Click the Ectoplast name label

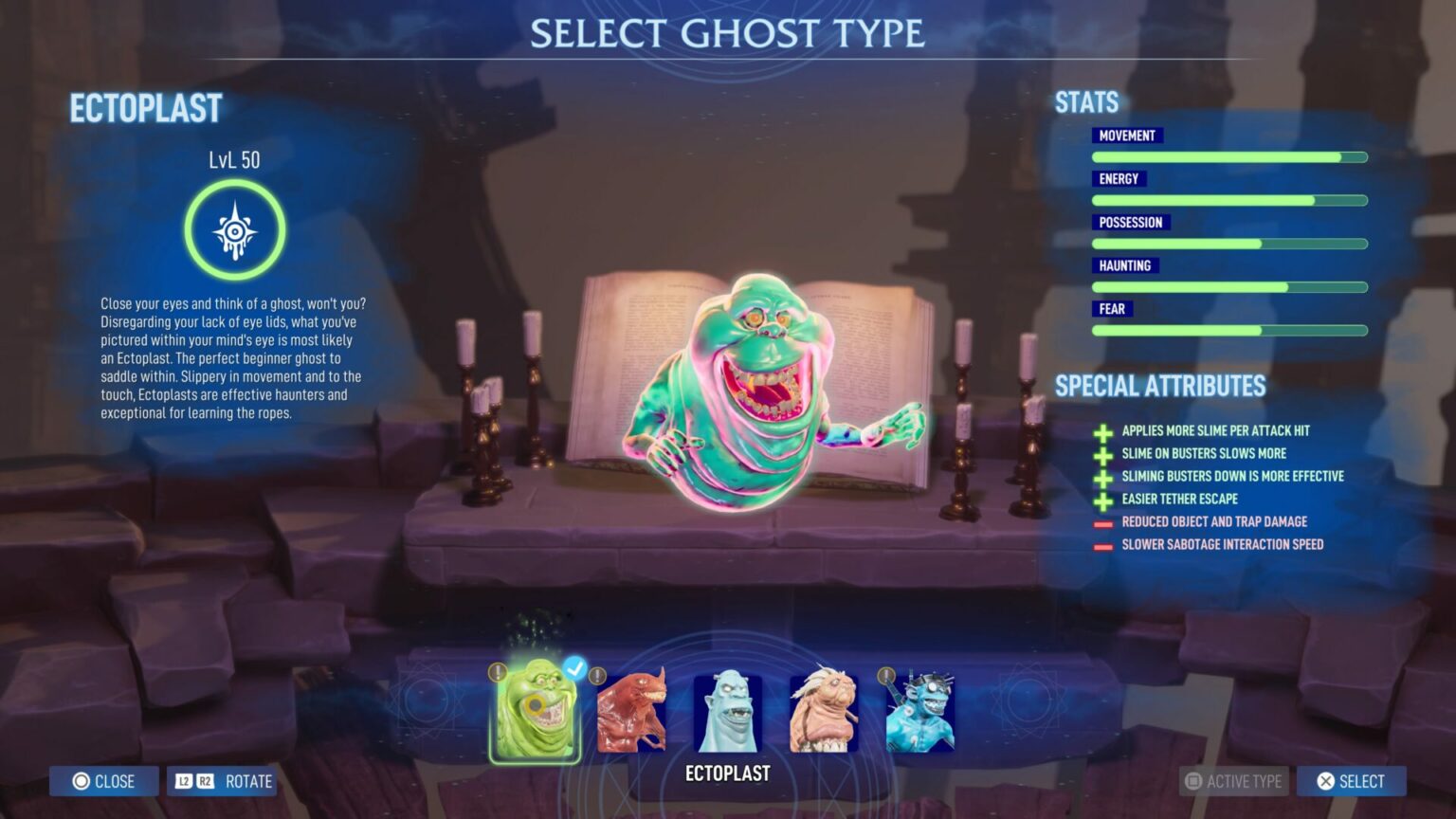click(x=144, y=108)
